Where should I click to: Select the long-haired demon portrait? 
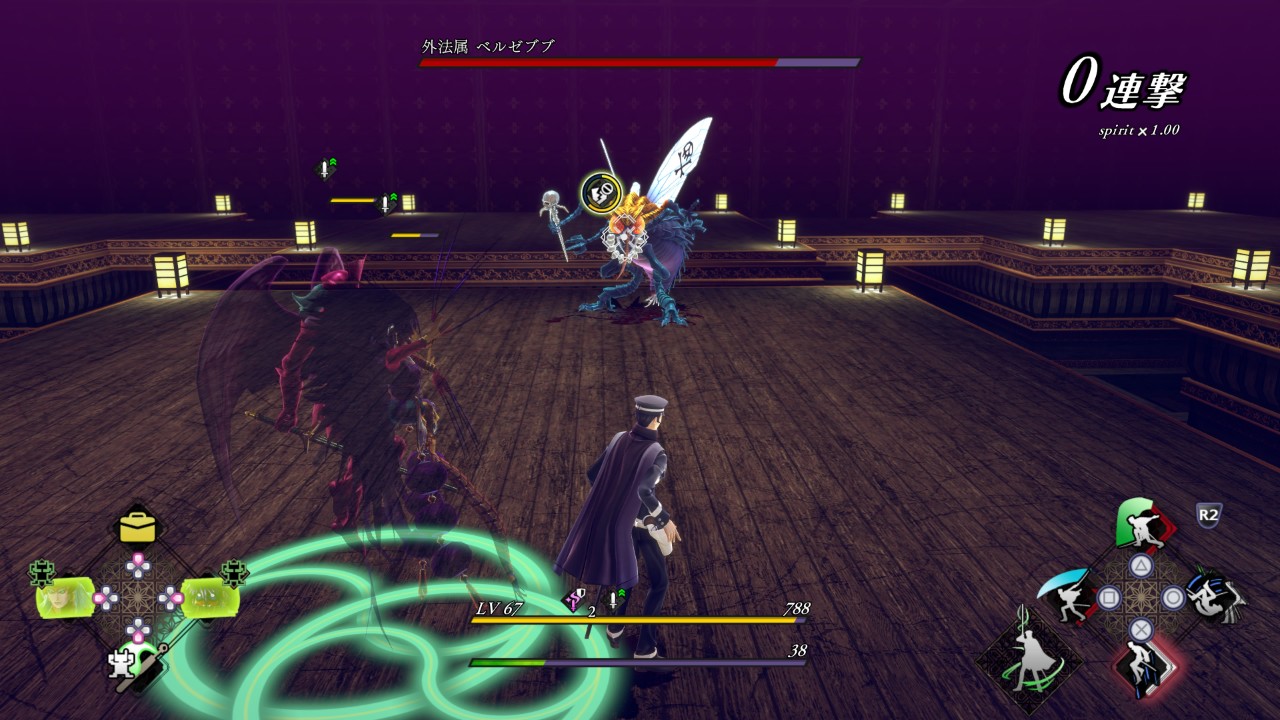(x=66, y=597)
